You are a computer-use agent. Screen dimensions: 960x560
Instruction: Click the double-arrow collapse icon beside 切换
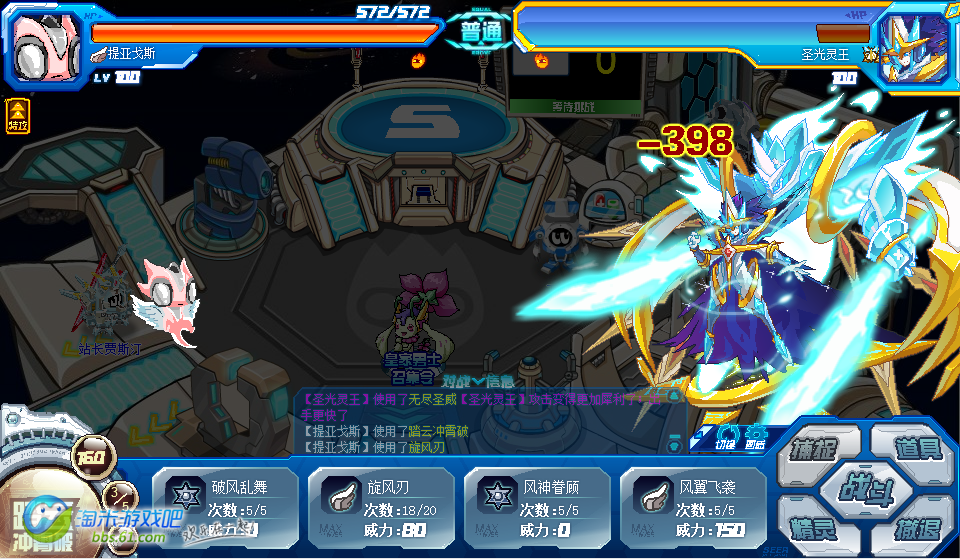click(x=698, y=441)
